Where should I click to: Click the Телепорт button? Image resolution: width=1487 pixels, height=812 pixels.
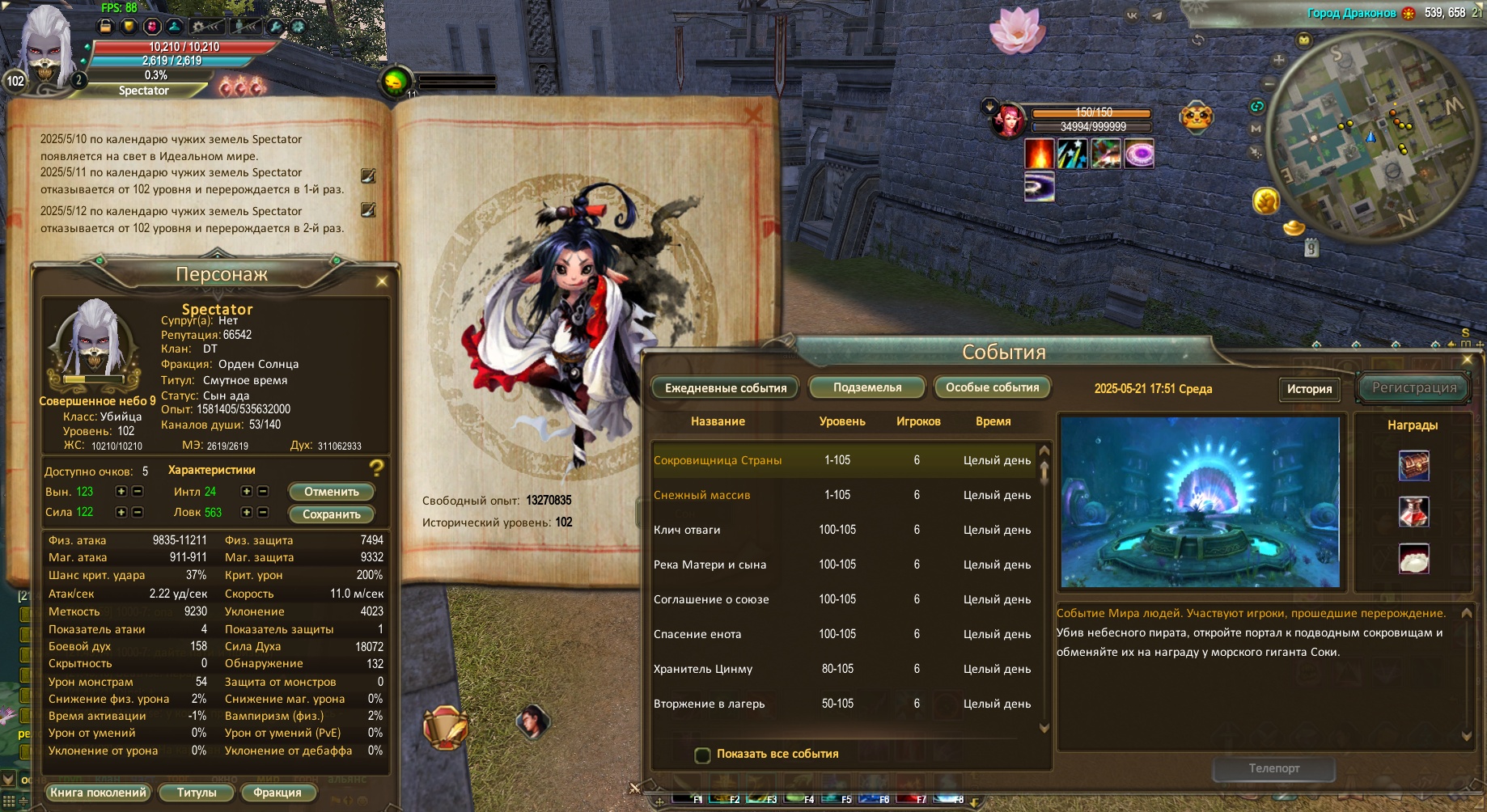click(x=1273, y=768)
